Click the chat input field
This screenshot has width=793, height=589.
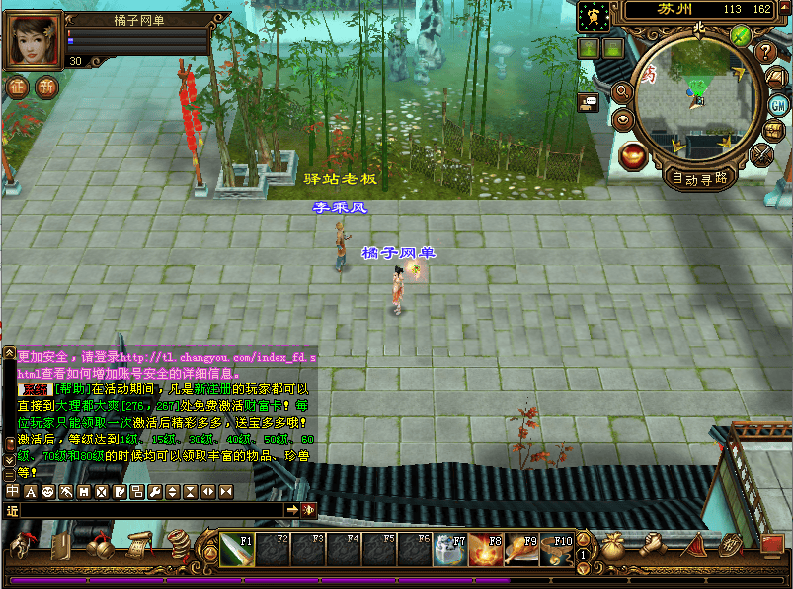[x=150, y=510]
